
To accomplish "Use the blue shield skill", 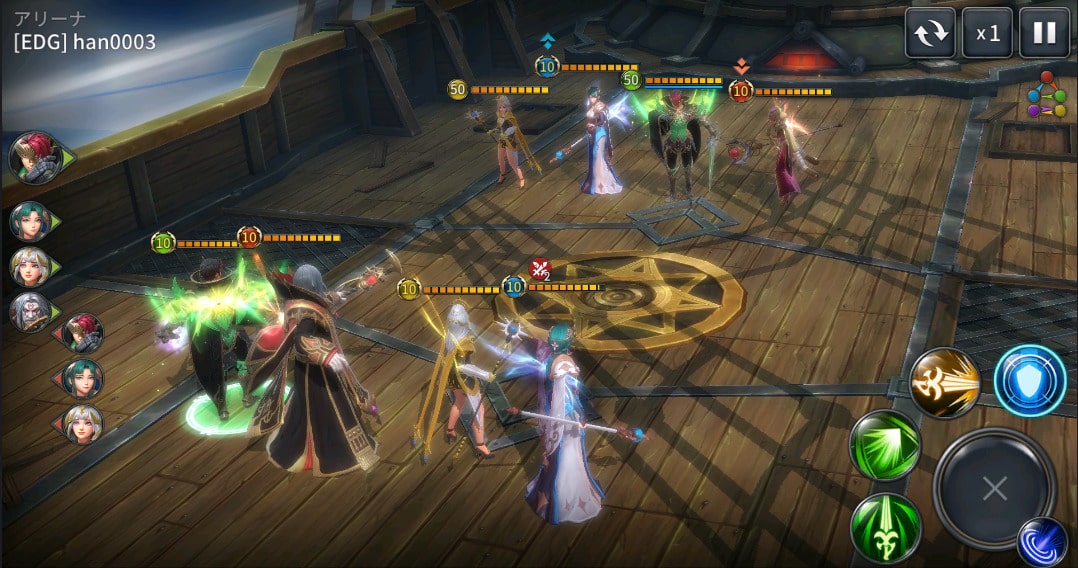I will (1030, 380).
